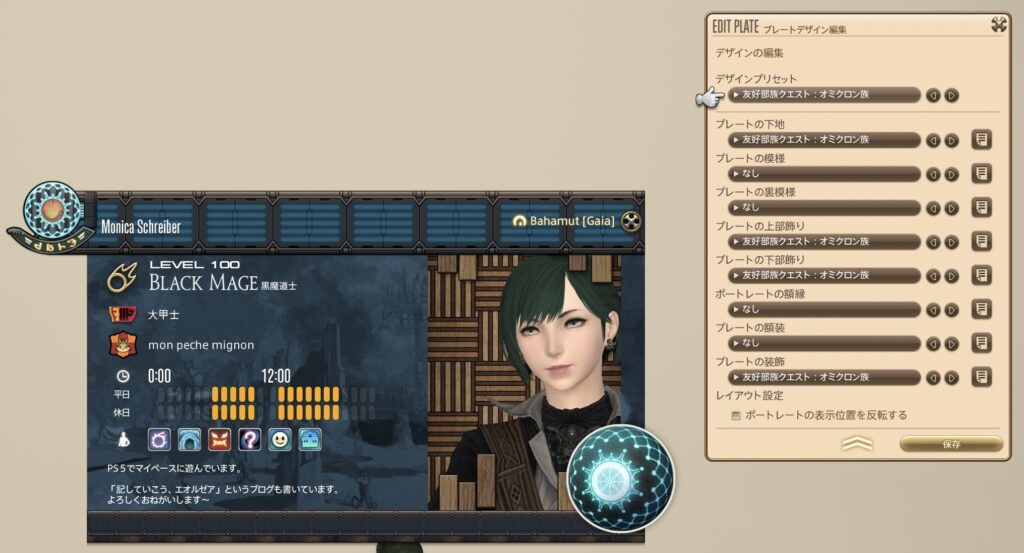Open the デザインプリセット dropdown
1024x553 pixels.
pos(825,95)
